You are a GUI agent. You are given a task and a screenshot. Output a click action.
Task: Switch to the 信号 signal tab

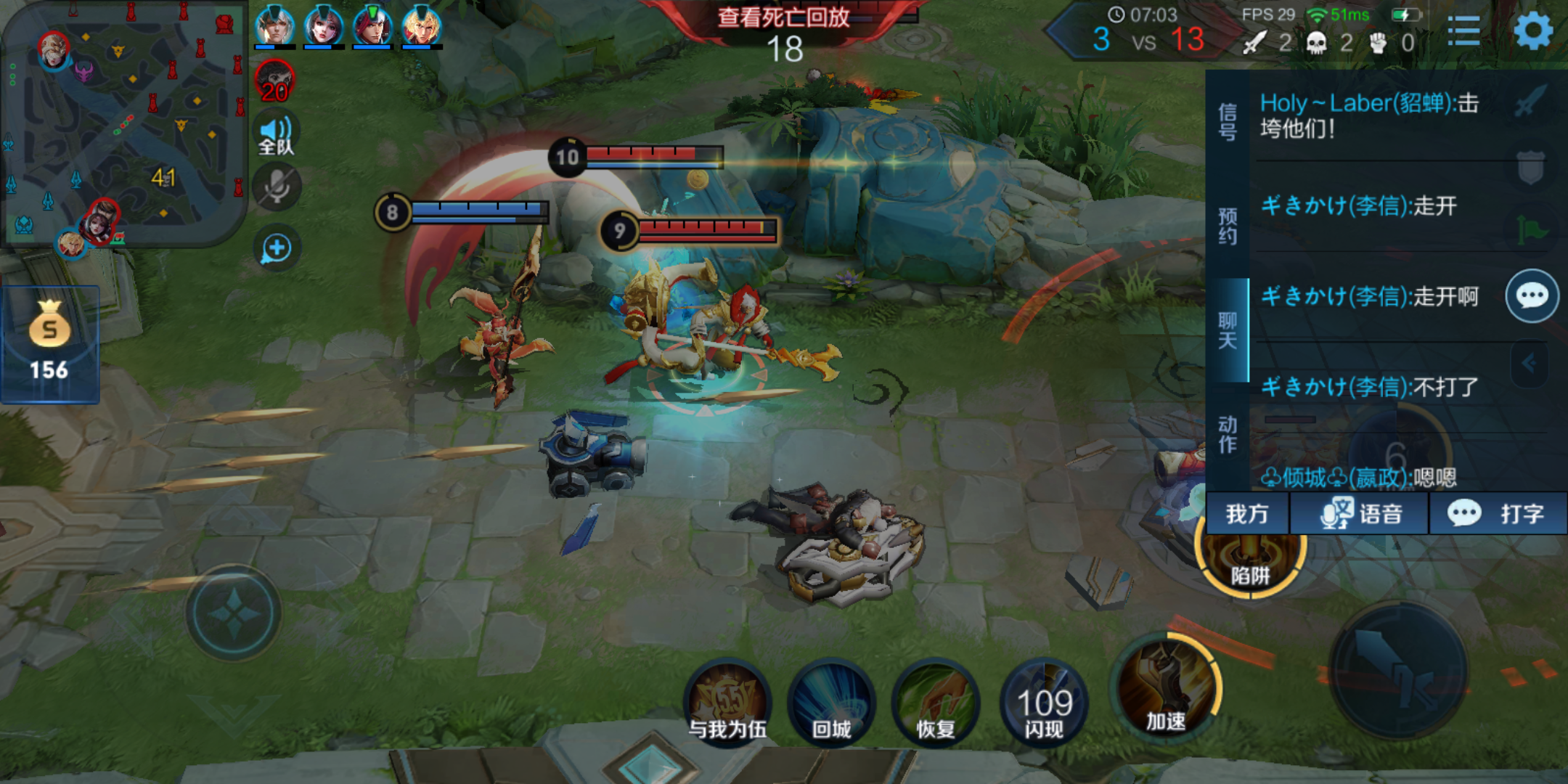(x=1228, y=121)
